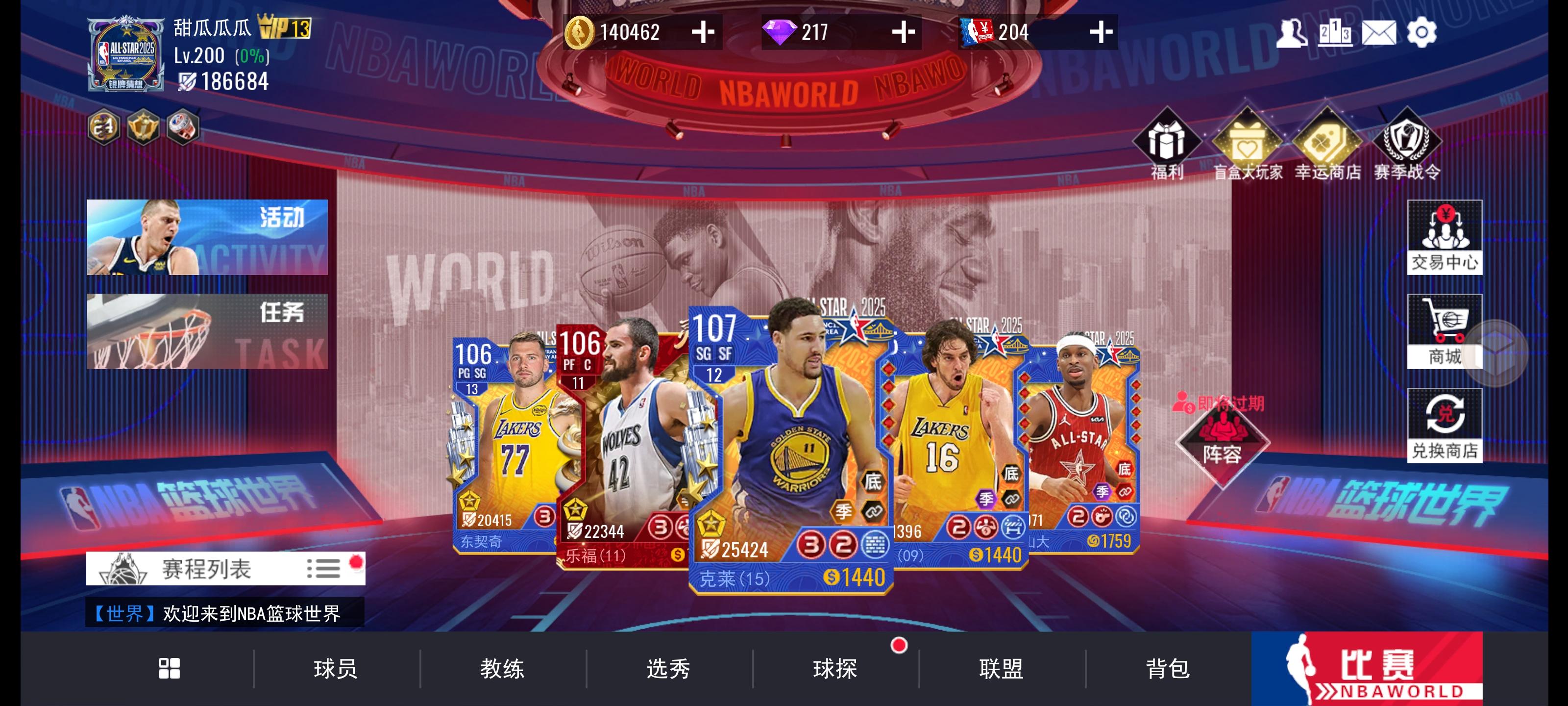
Task: Open the 商城 shop
Action: tap(1445, 332)
